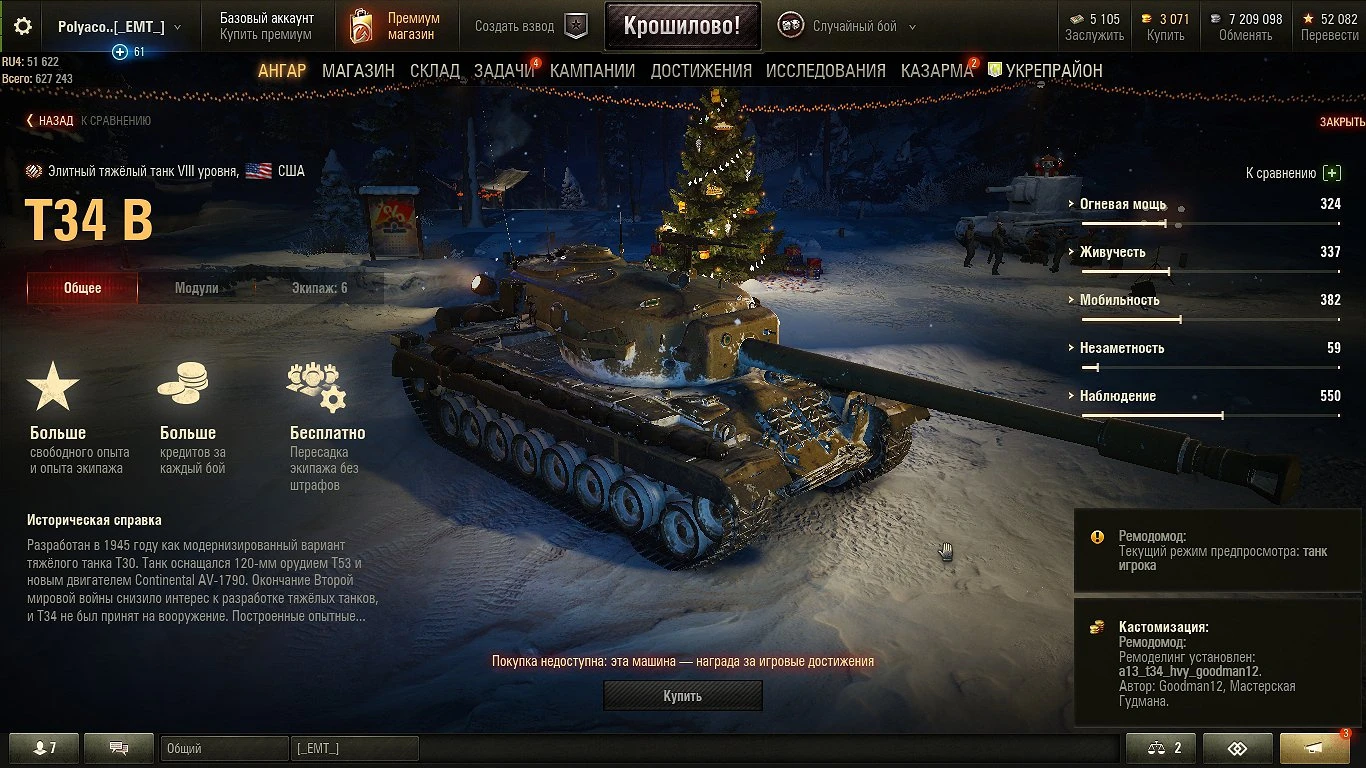Open exterior customization icon in bottom bar

1237,747
